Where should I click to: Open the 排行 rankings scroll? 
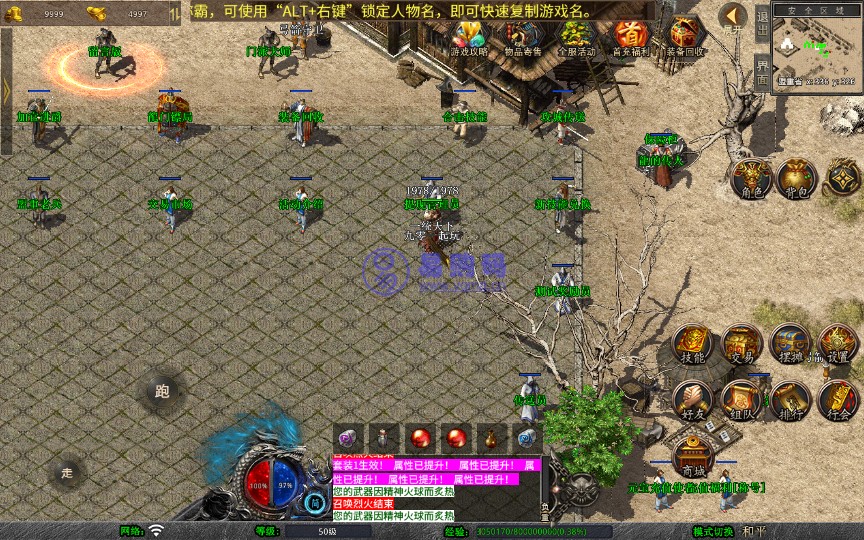[790, 401]
